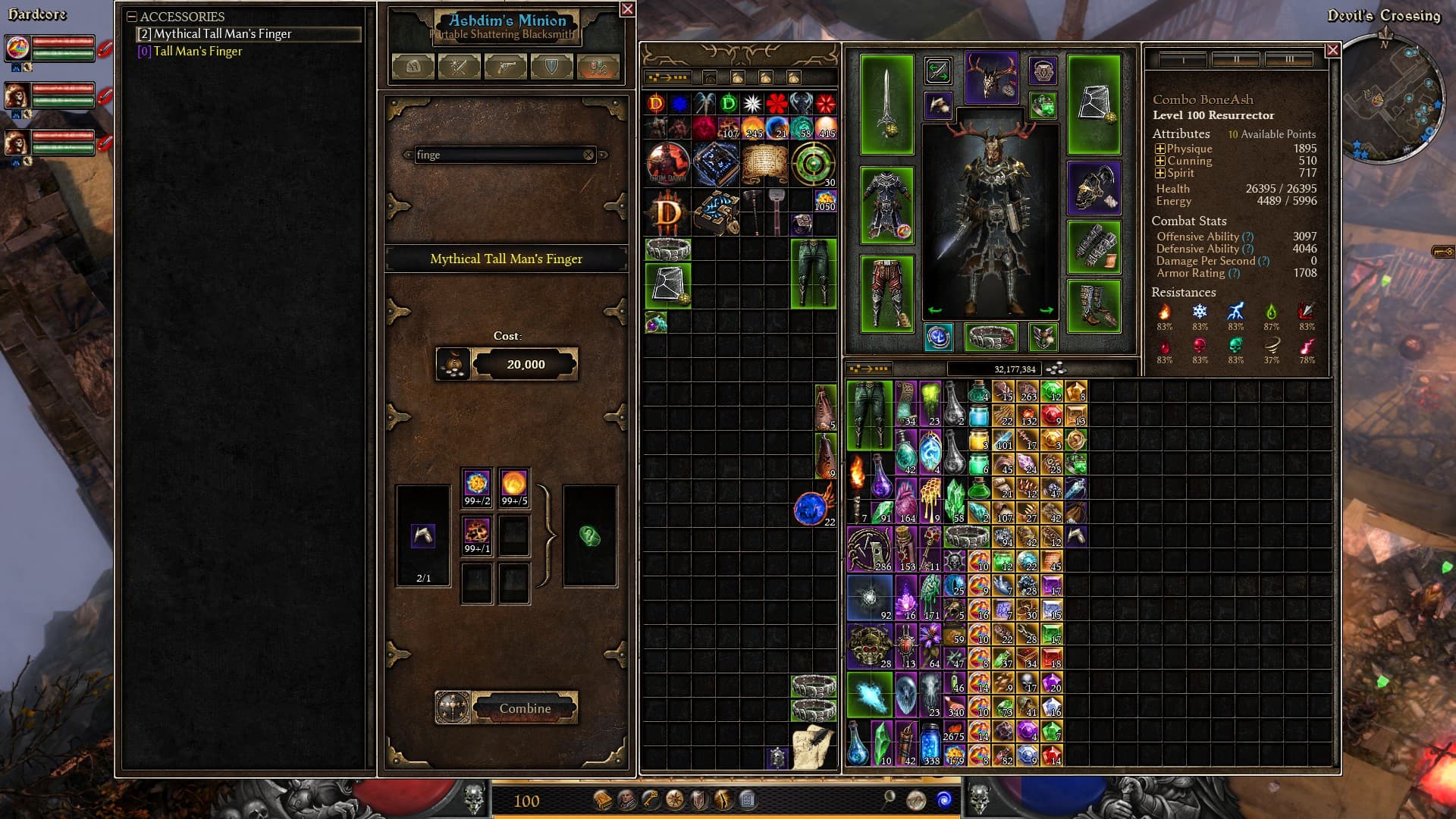Expand the Physique attribute
1456x819 pixels.
tap(1160, 149)
